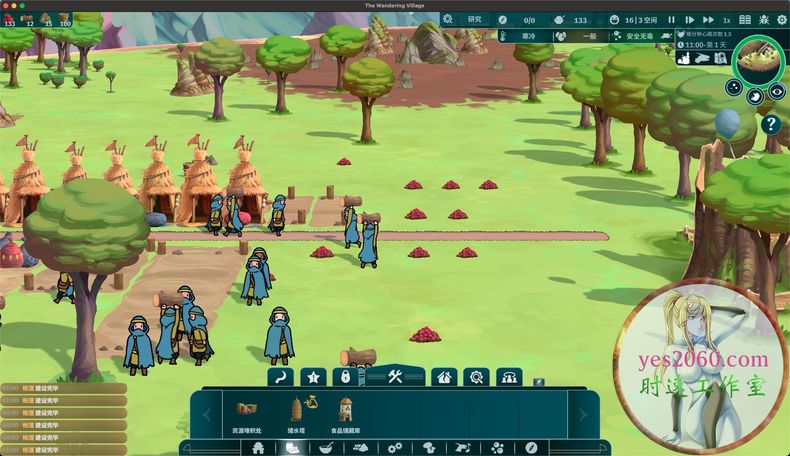Open the padlock tab
Image resolution: width=790 pixels, height=456 pixels.
(x=345, y=378)
